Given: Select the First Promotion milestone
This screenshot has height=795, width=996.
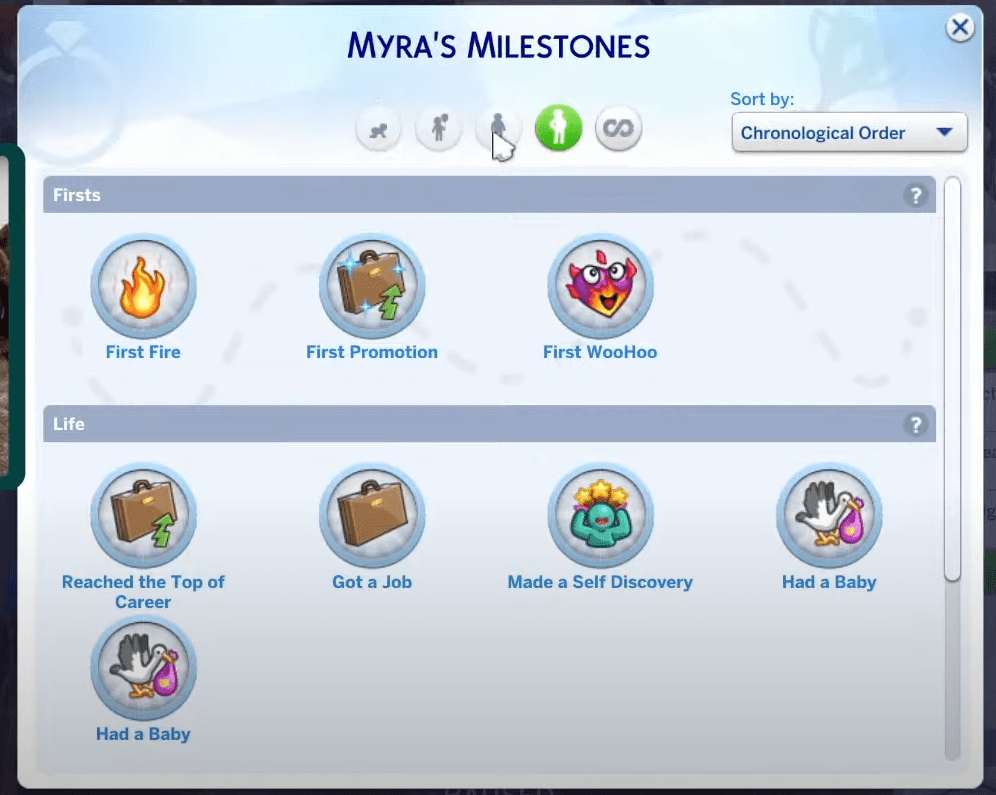Looking at the screenshot, I should [x=372, y=288].
